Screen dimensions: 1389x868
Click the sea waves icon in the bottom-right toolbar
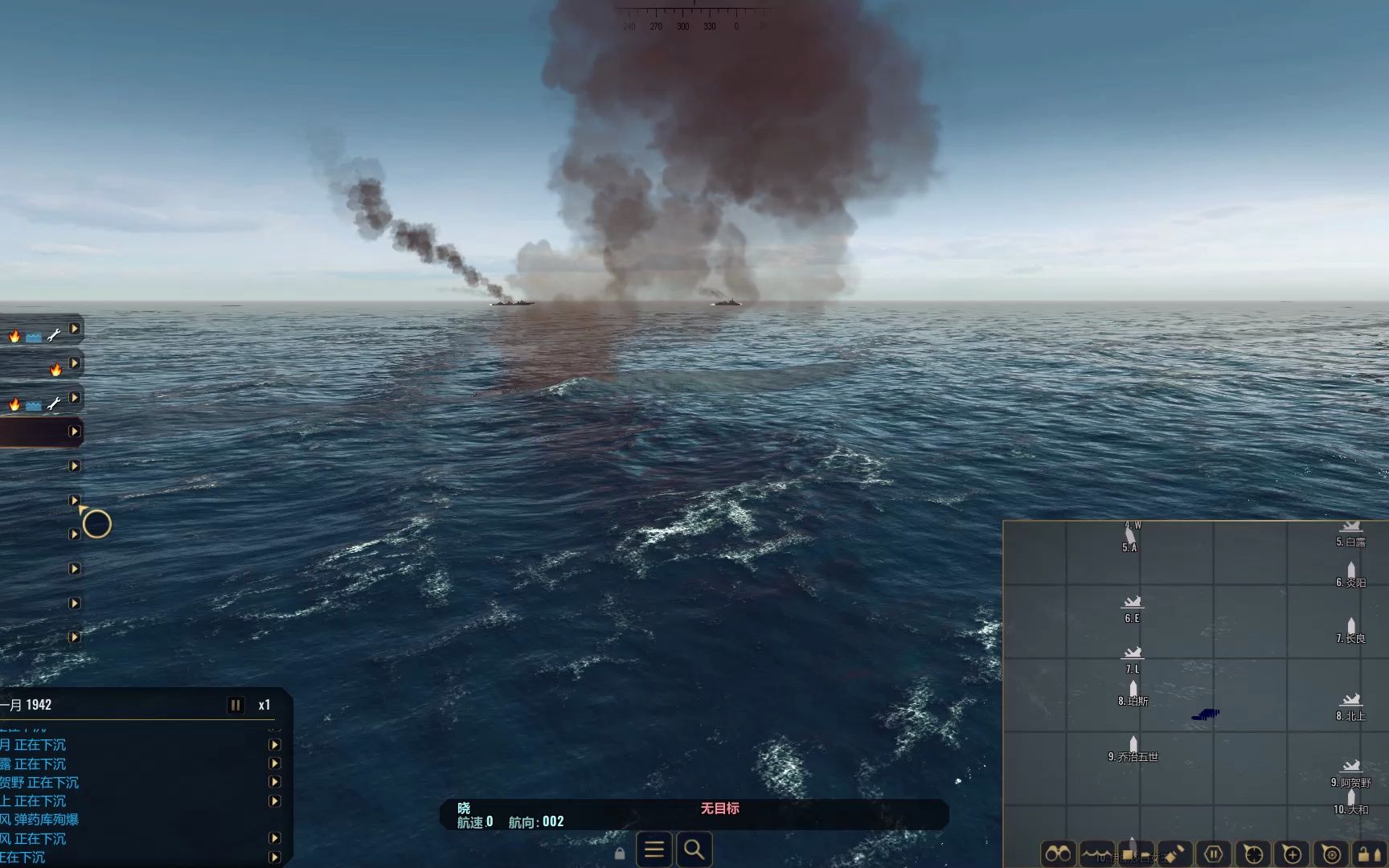(1096, 854)
